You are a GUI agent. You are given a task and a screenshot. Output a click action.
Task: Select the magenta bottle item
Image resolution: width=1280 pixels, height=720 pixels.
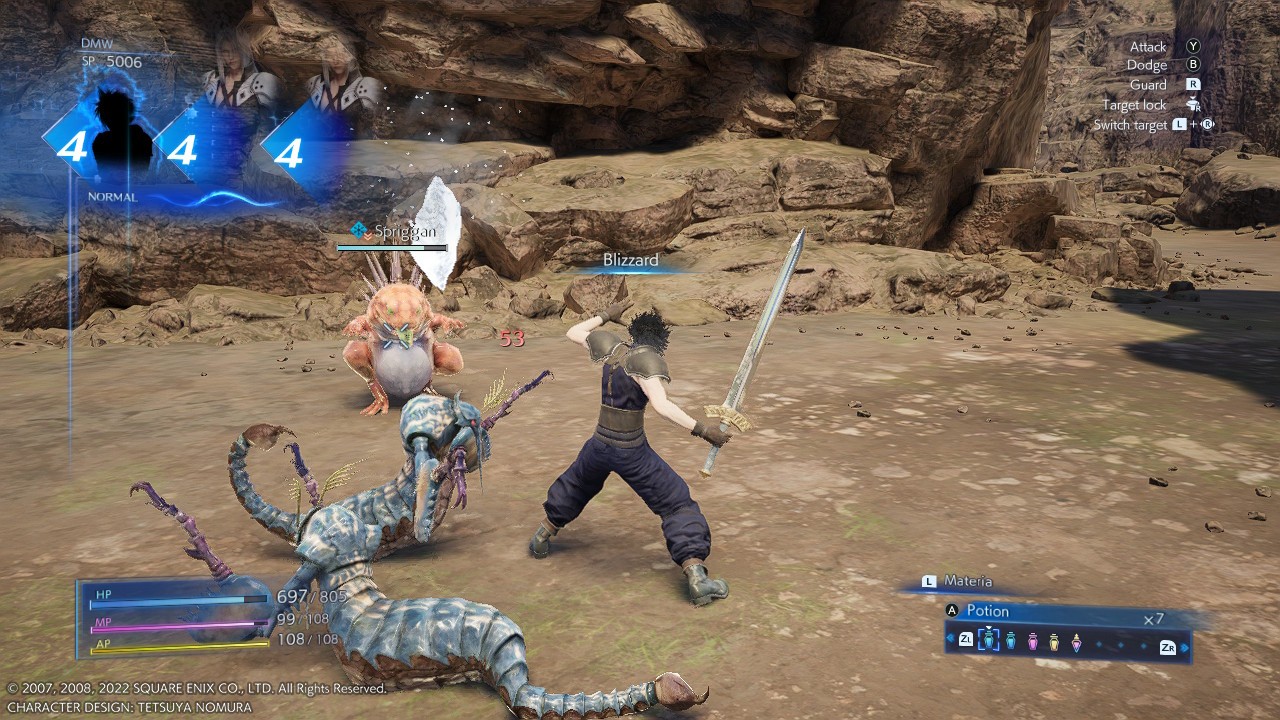click(1033, 641)
